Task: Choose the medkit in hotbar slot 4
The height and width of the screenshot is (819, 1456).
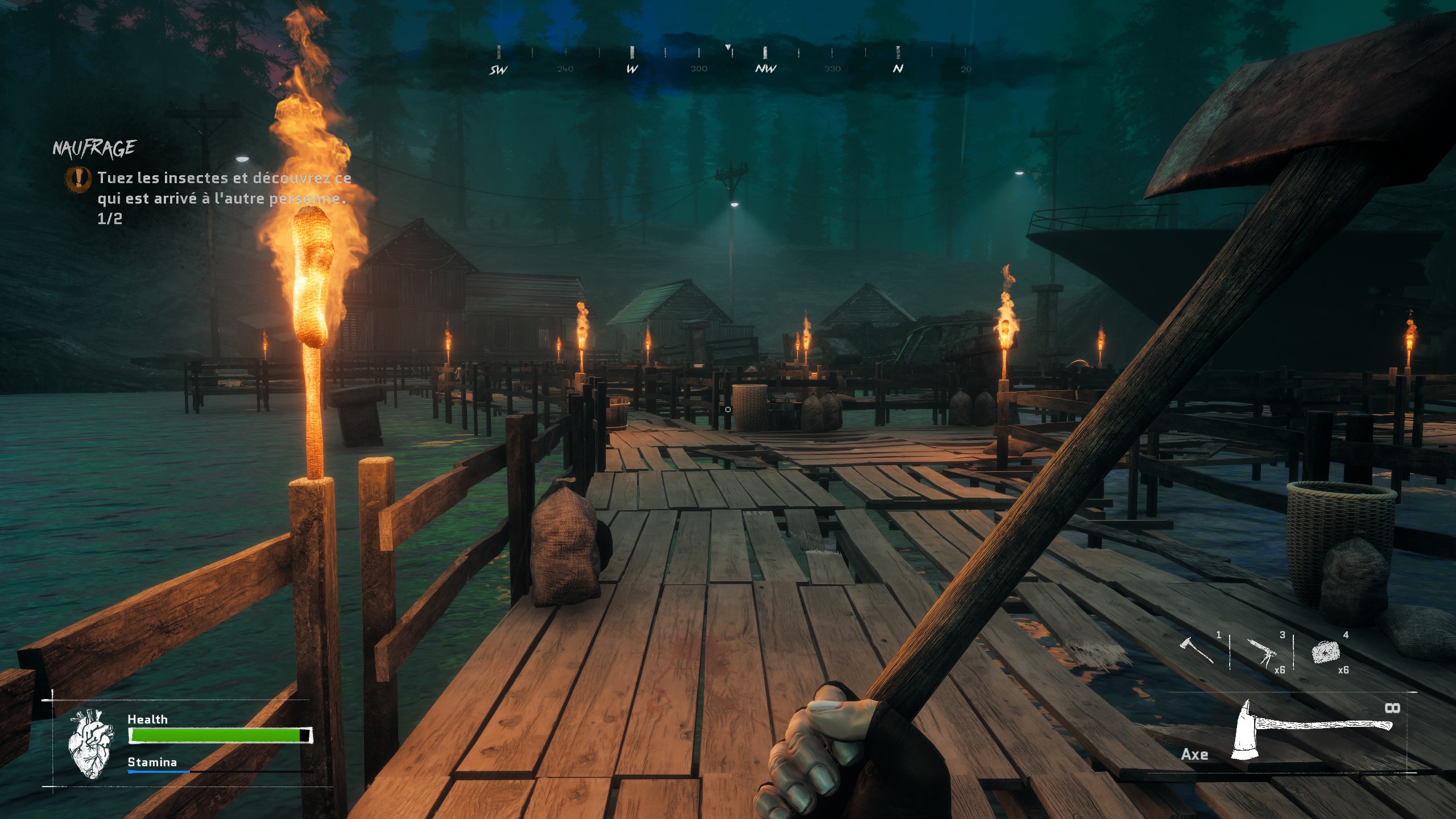Action: 1325,652
